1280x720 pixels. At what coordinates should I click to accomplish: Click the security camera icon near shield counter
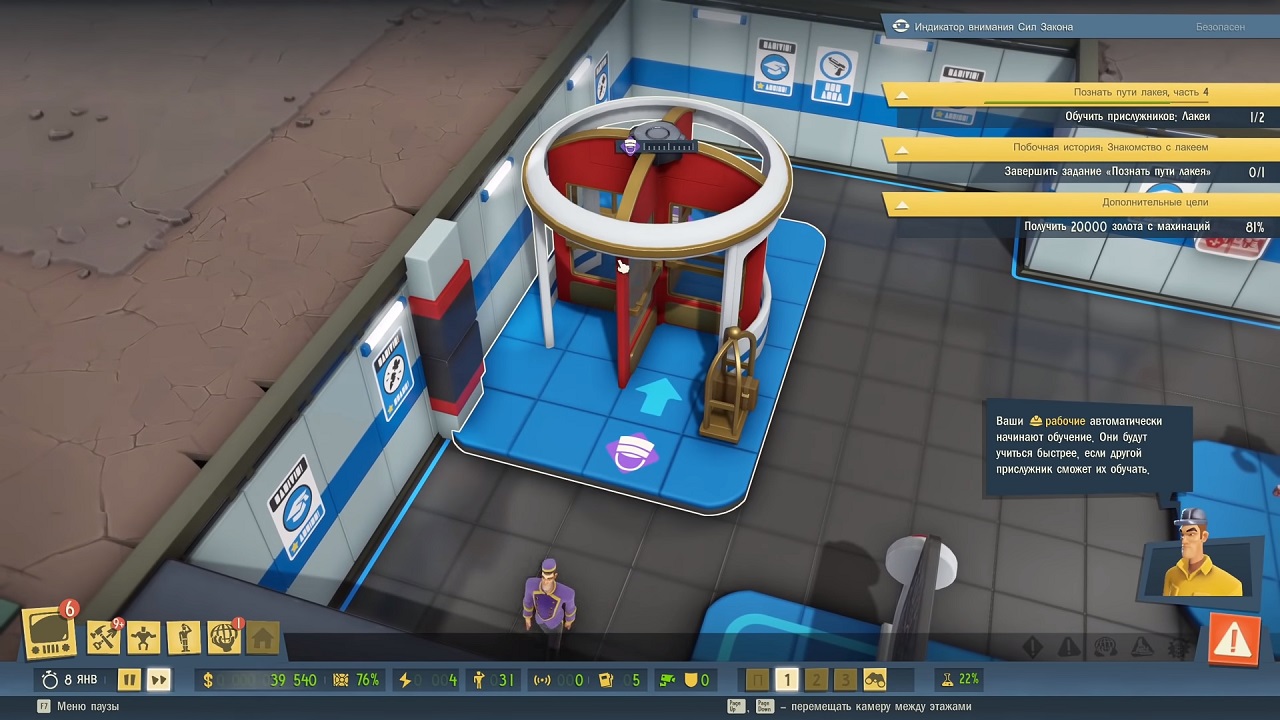(x=667, y=679)
